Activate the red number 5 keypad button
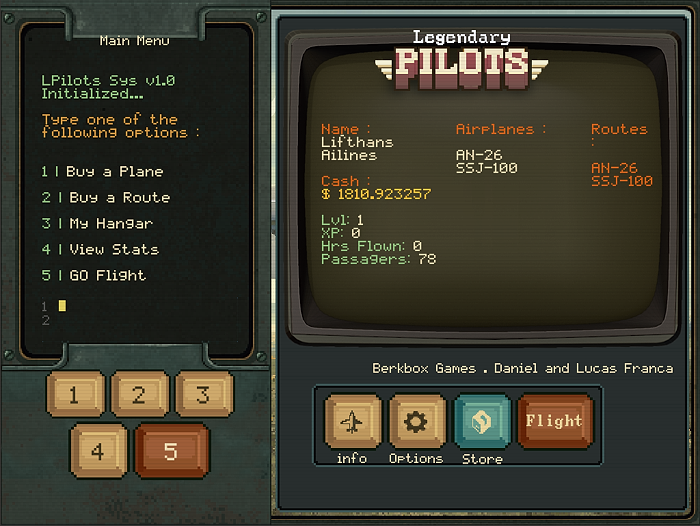 (171, 450)
